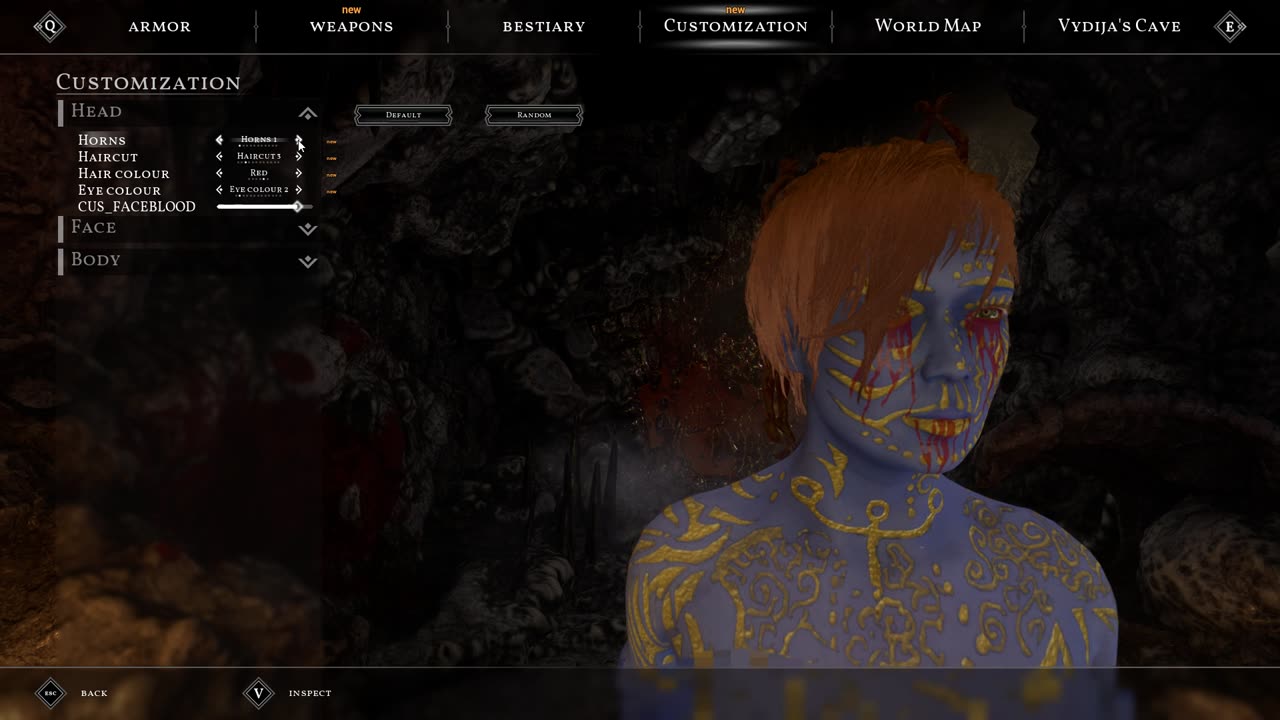
Task: Select the previous Haircut style
Action: tap(219, 157)
